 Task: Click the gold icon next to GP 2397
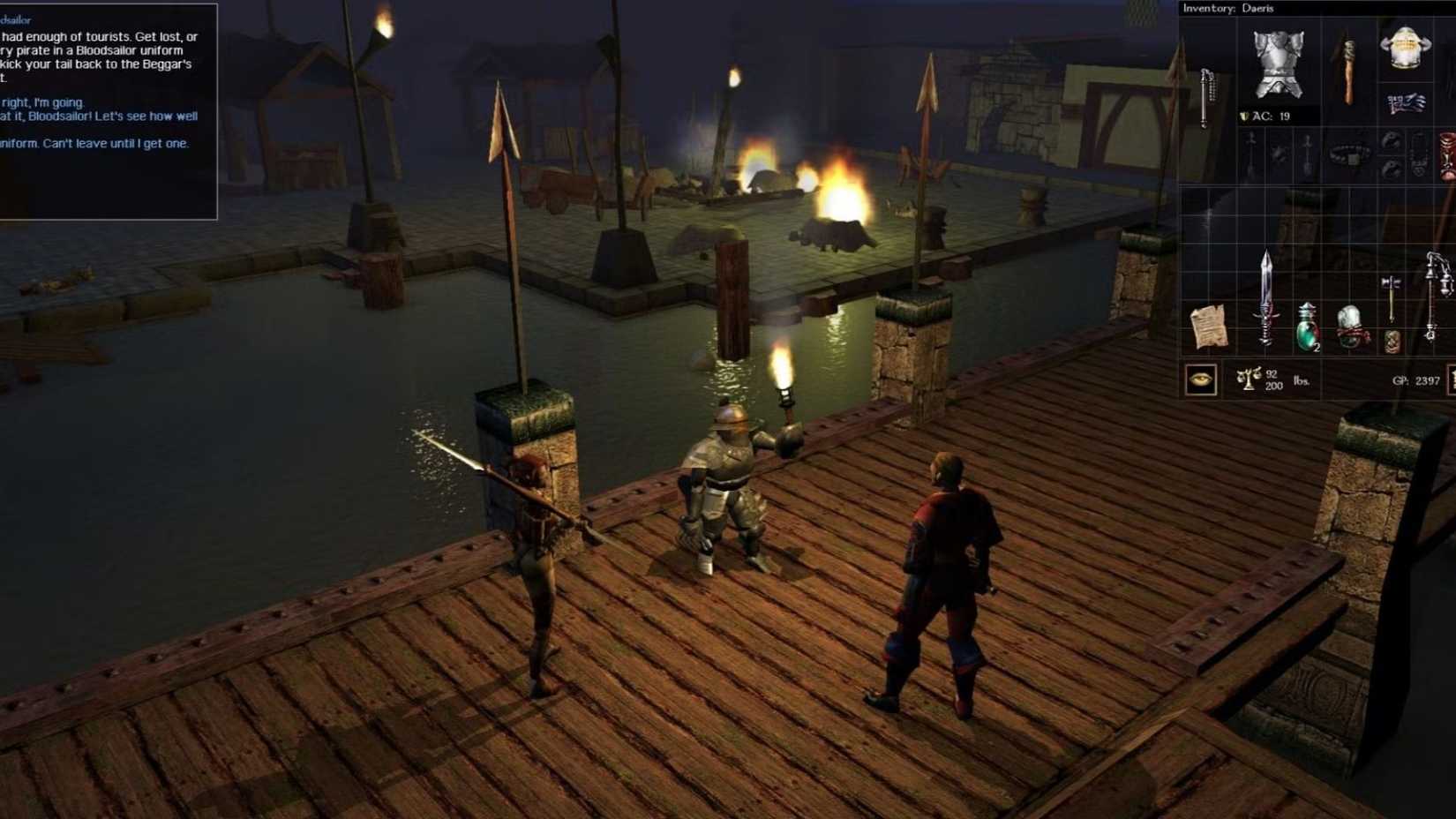coord(1452,378)
